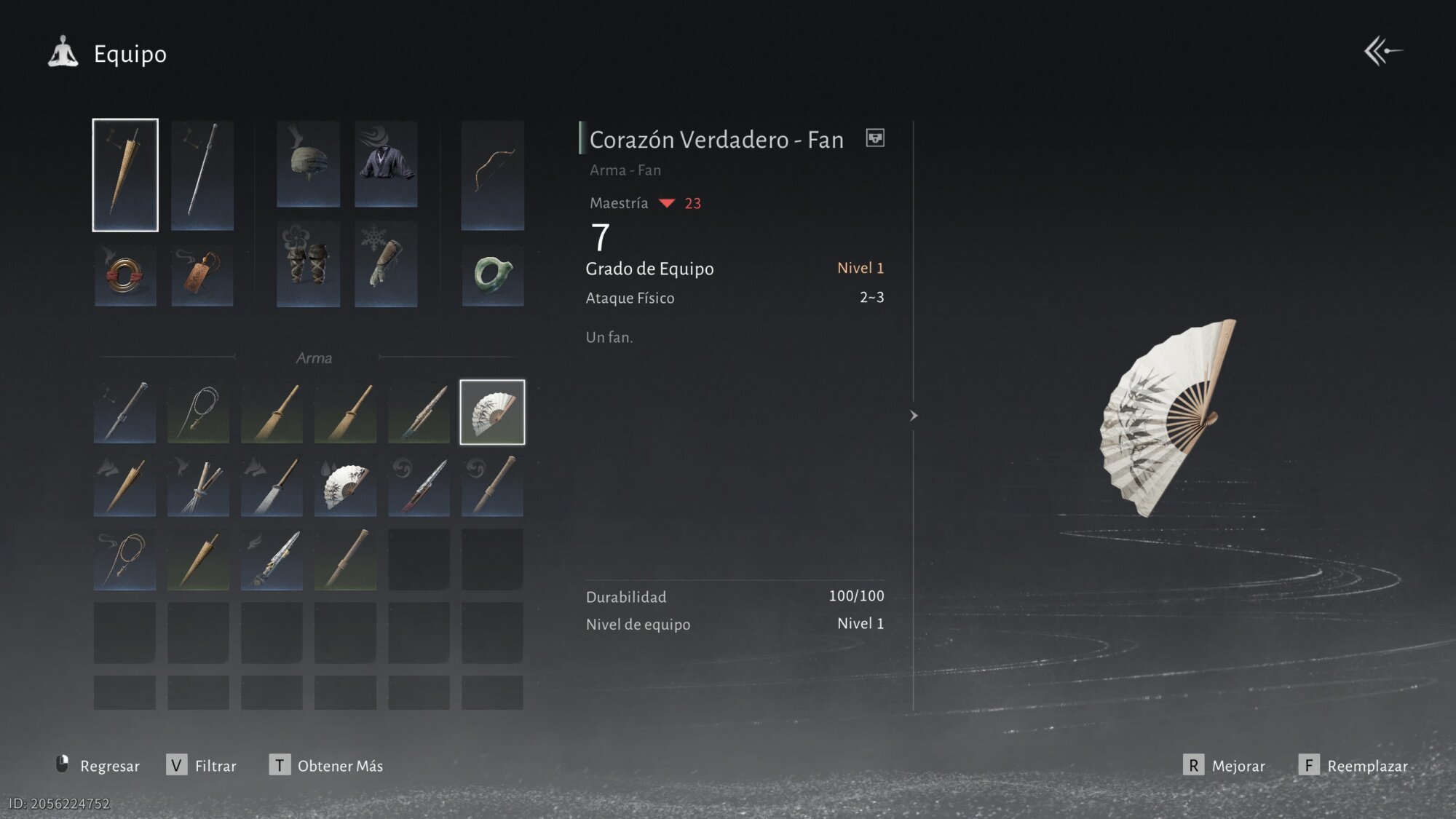This screenshot has height=819, width=1456.
Task: Toggle the compare icon beside the weapon name
Action: click(875, 138)
